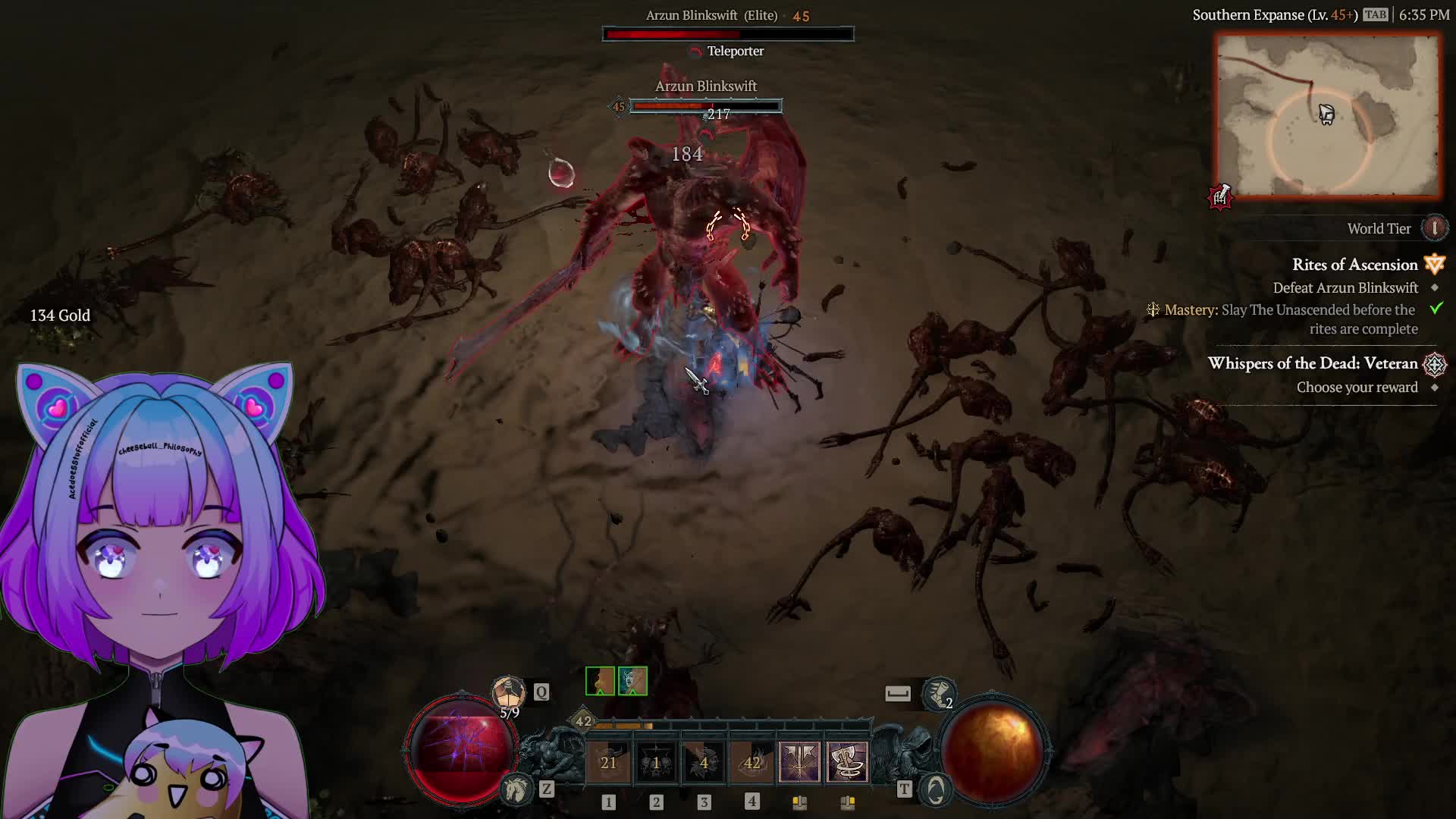
Task: Summon the mount with the horse icon
Action: click(x=517, y=789)
